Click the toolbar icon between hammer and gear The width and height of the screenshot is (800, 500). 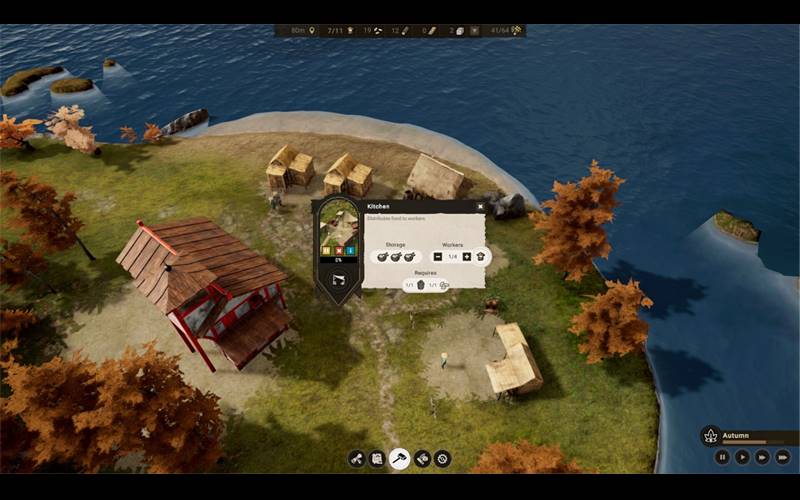click(422, 459)
